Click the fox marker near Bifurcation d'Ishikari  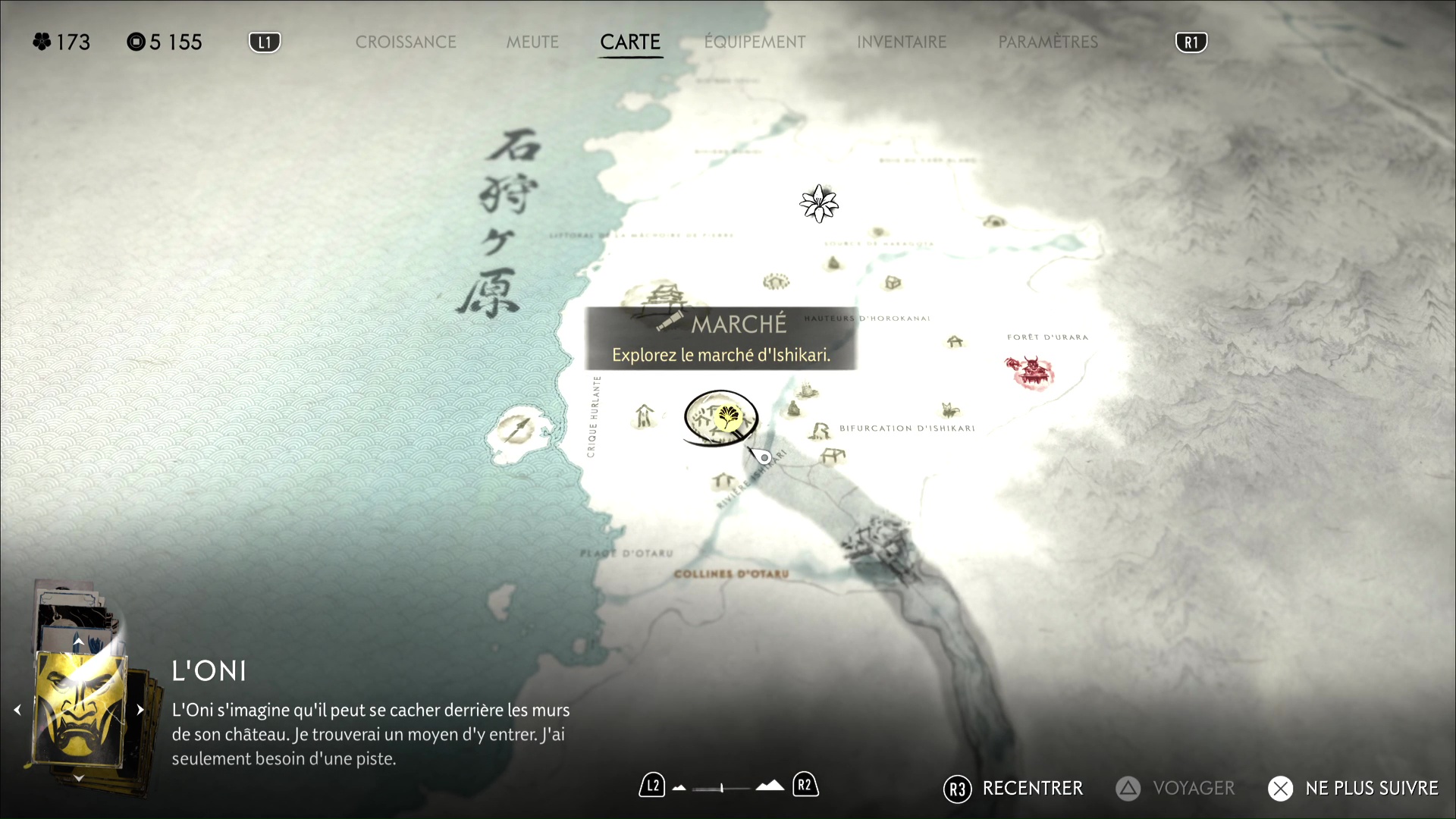[x=949, y=410]
